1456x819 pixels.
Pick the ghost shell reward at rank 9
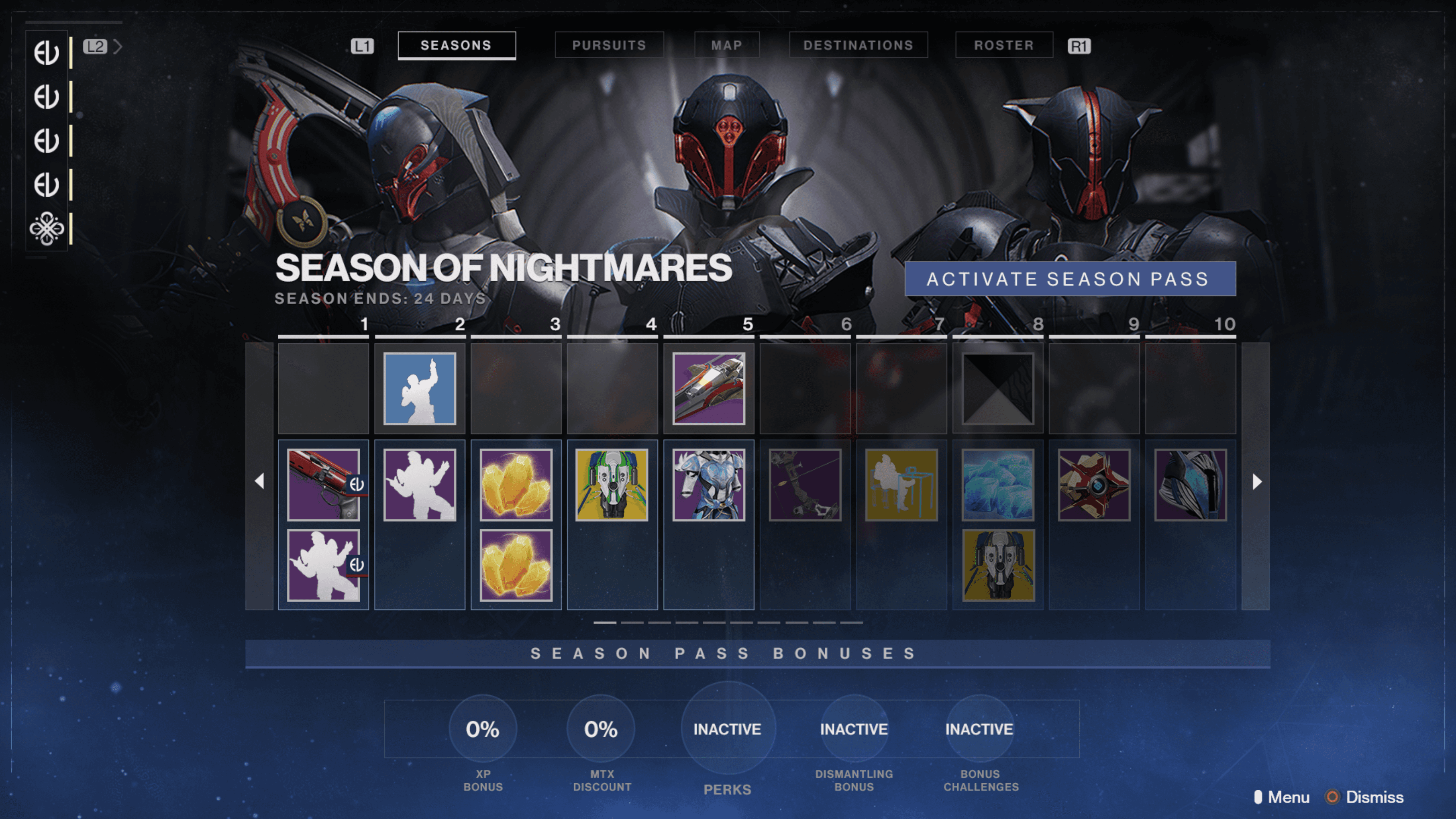(1094, 485)
